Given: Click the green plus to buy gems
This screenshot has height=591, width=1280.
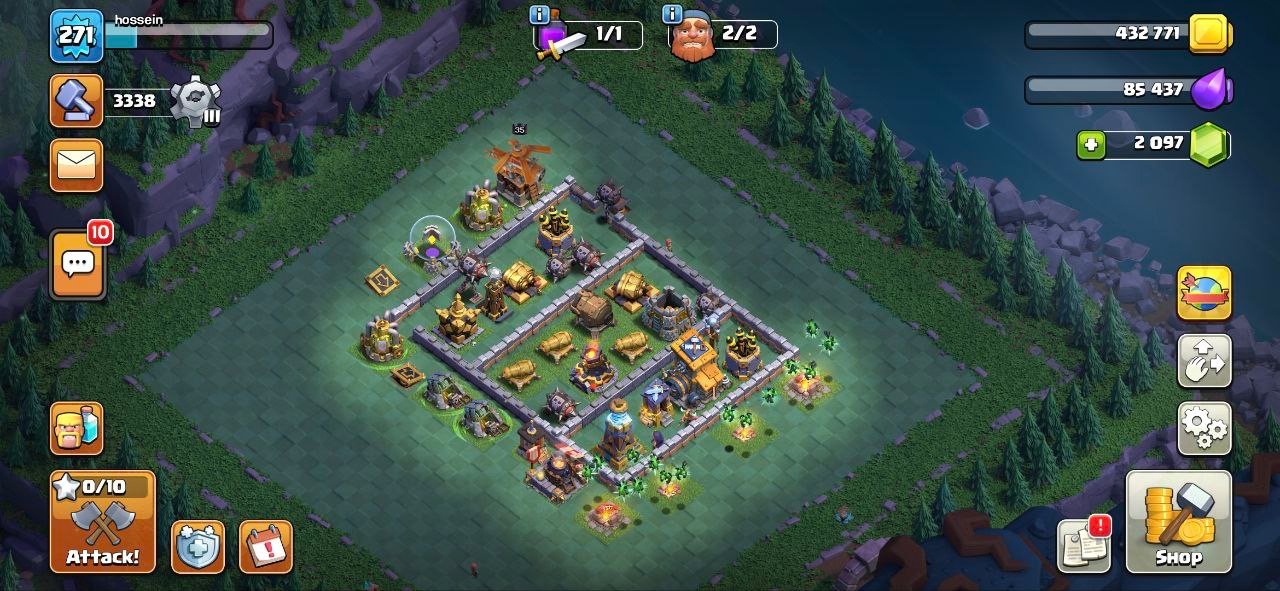Looking at the screenshot, I should point(1091,145).
